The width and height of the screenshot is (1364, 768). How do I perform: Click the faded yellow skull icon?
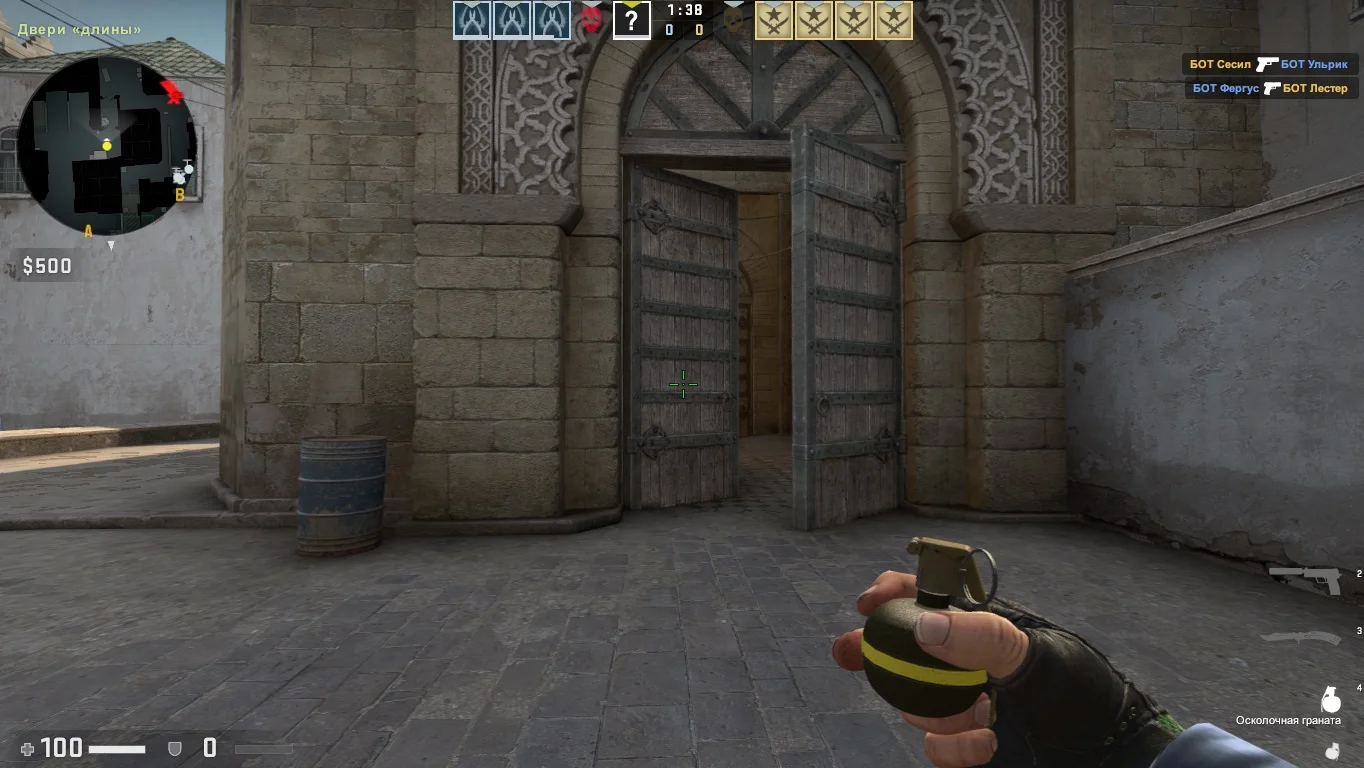pyautogui.click(x=735, y=20)
